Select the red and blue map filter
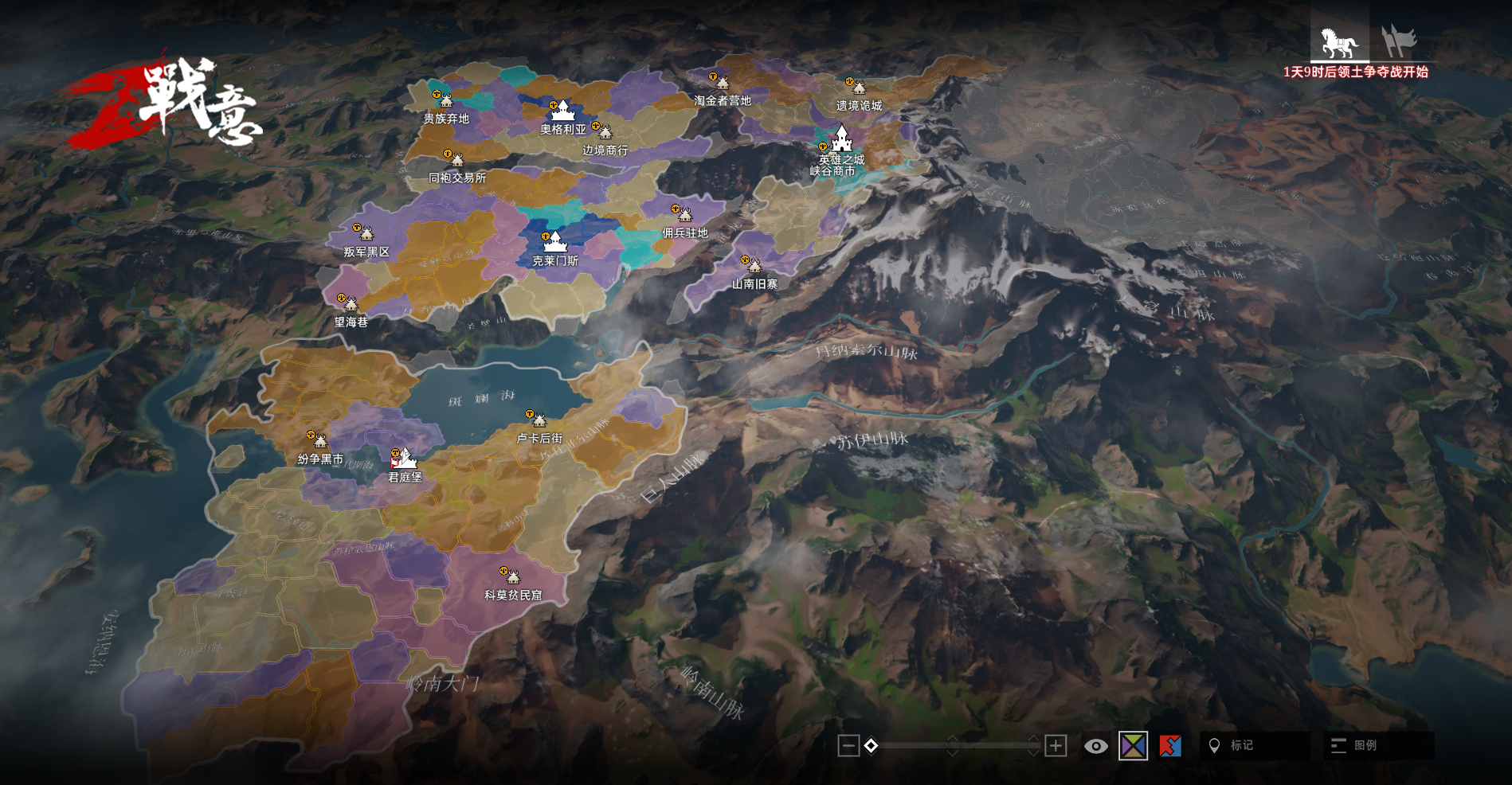Image resolution: width=1512 pixels, height=785 pixels. pos(1170,746)
